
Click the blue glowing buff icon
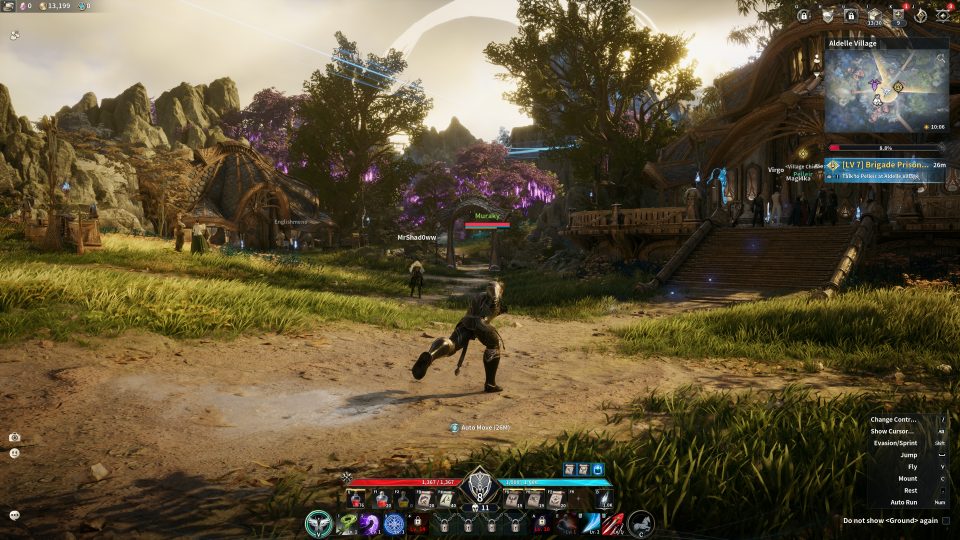point(598,469)
